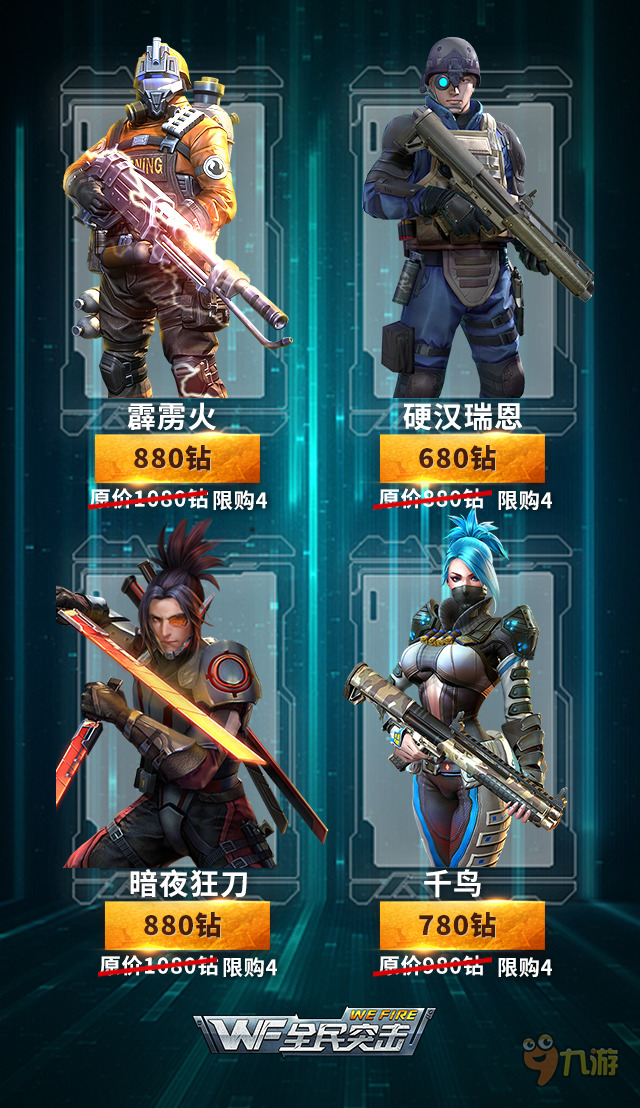Purchase 千鸟 with the 780钻 button

(x=462, y=925)
